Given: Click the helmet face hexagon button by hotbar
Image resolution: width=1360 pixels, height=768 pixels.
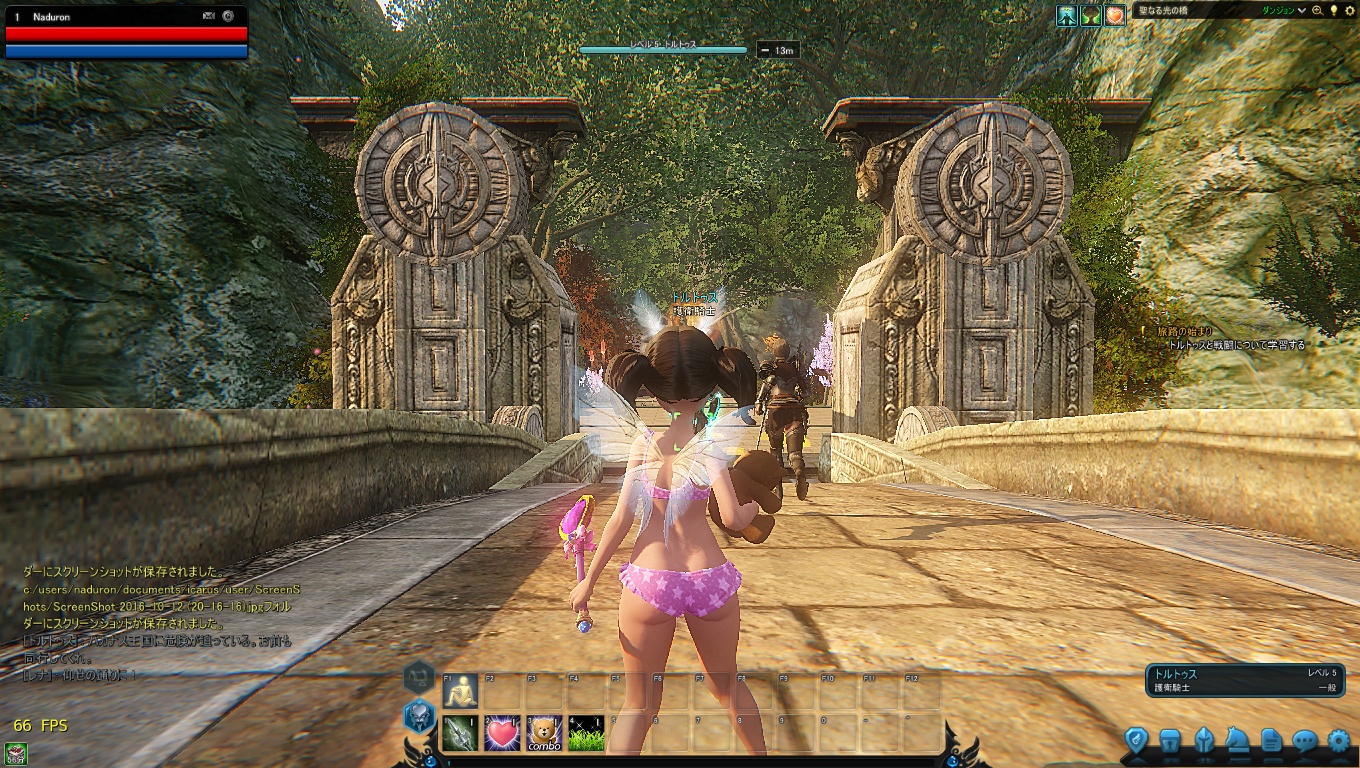Looking at the screenshot, I should (x=419, y=716).
